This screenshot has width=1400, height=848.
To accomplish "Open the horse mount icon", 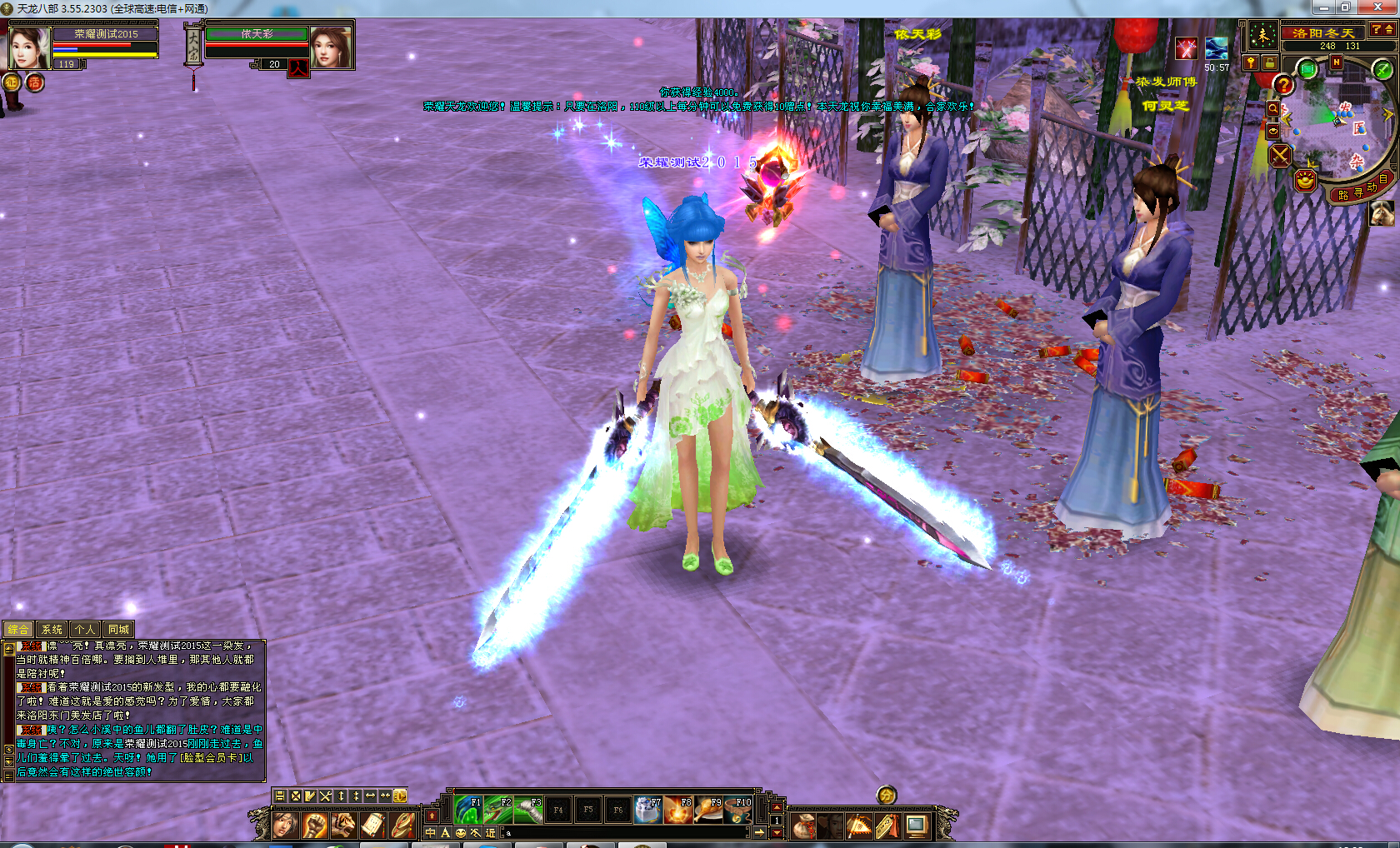I will click(1382, 213).
